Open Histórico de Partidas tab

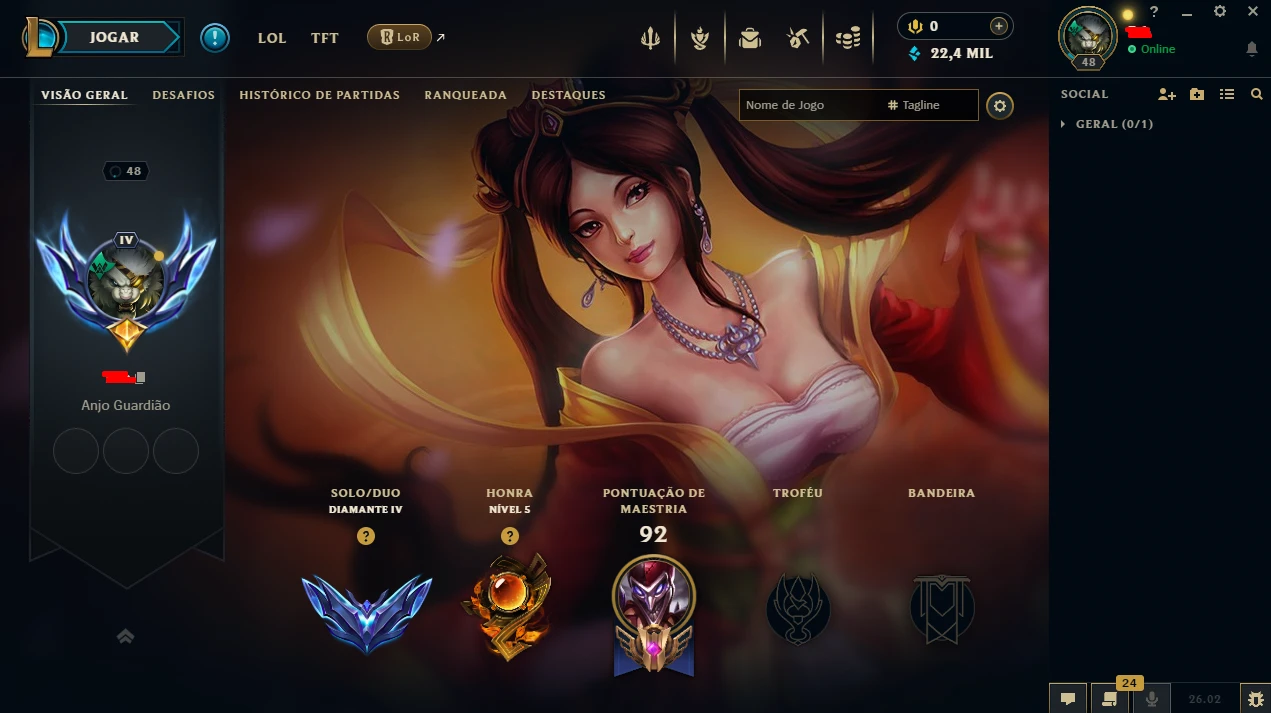coord(319,95)
